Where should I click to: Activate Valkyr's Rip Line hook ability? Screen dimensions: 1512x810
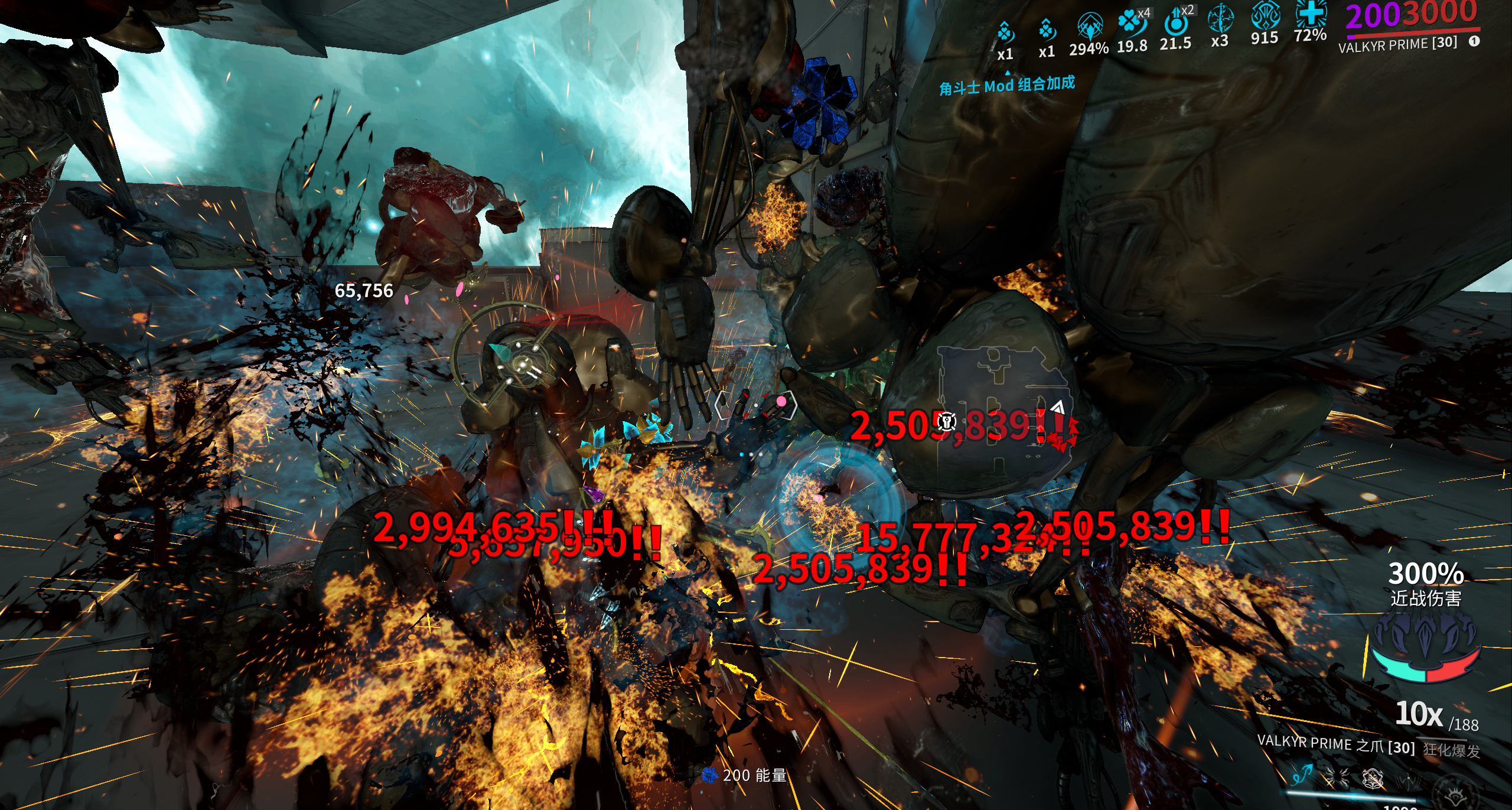(1302, 775)
